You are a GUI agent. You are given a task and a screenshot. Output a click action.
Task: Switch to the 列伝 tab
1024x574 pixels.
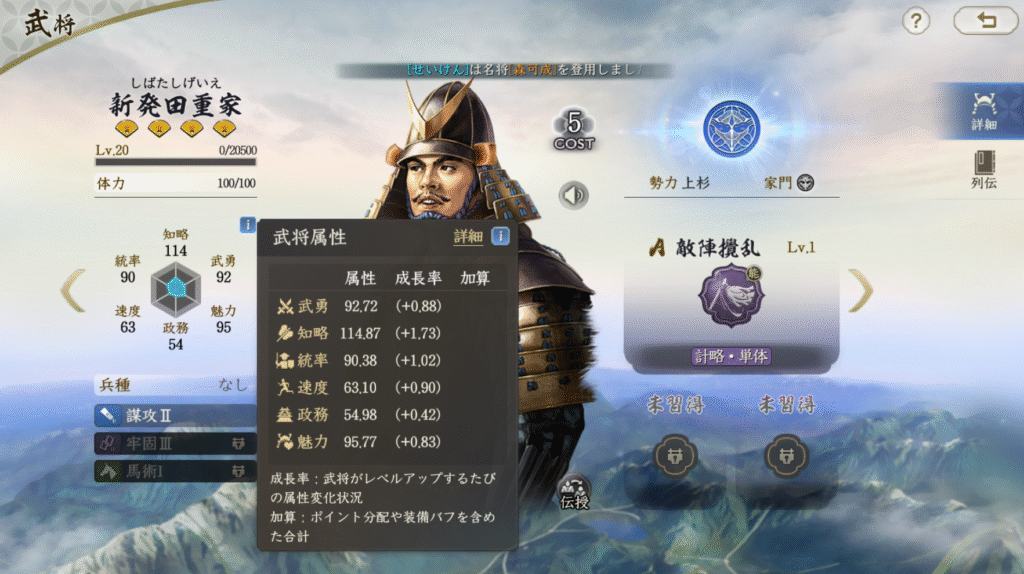(983, 170)
